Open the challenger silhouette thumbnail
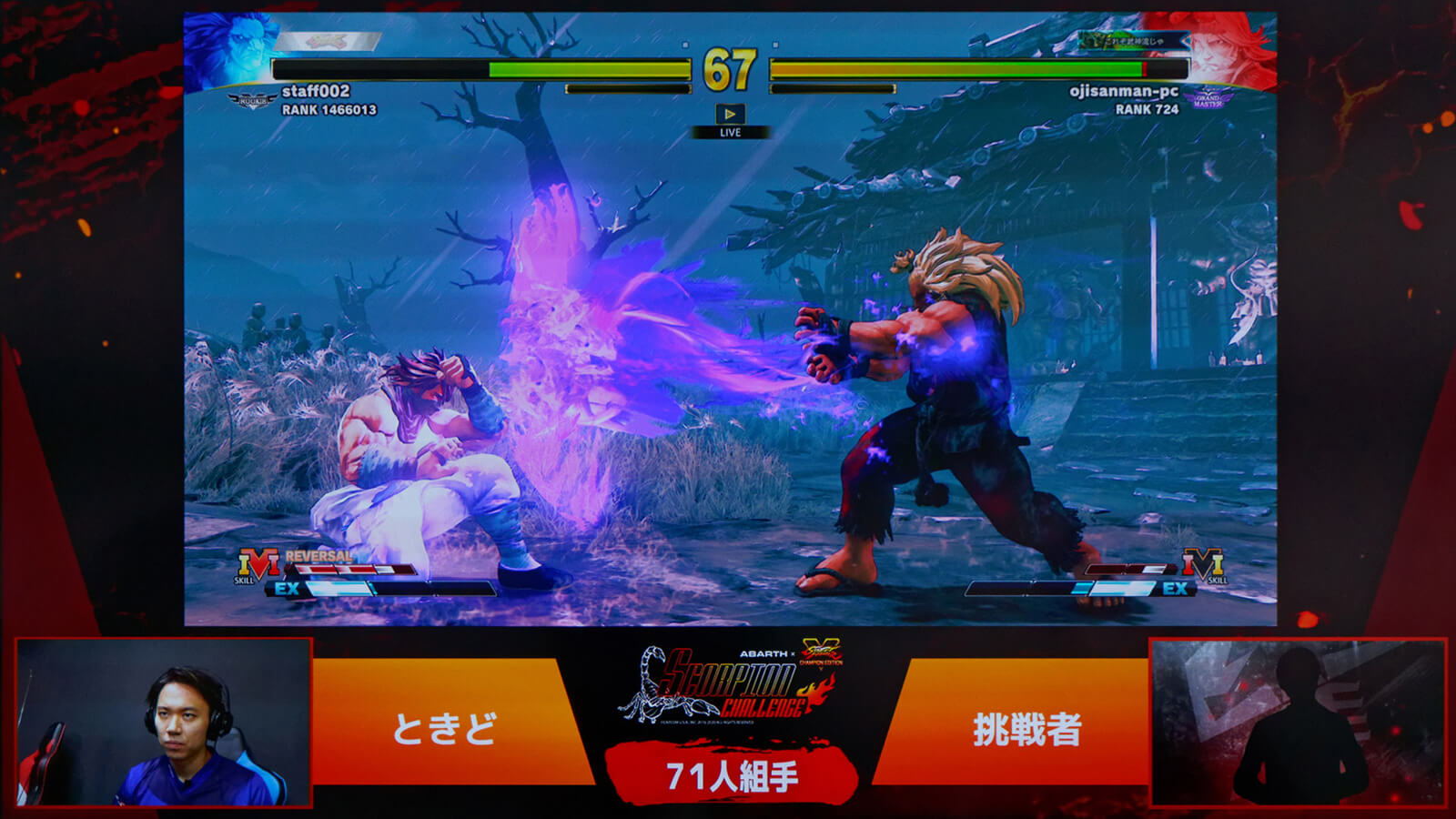 tap(1298, 723)
